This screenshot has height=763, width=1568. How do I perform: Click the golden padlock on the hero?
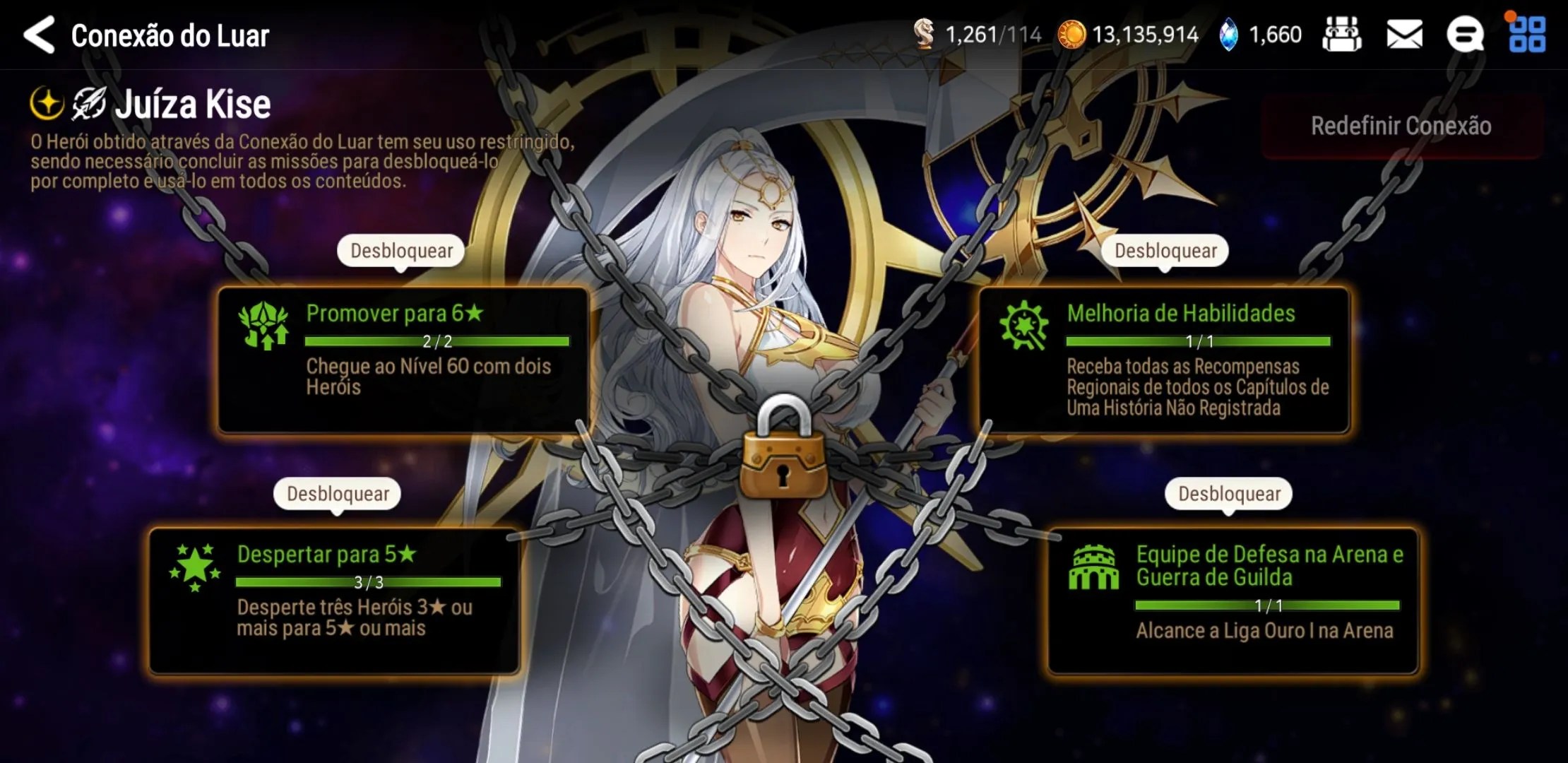[x=783, y=451]
